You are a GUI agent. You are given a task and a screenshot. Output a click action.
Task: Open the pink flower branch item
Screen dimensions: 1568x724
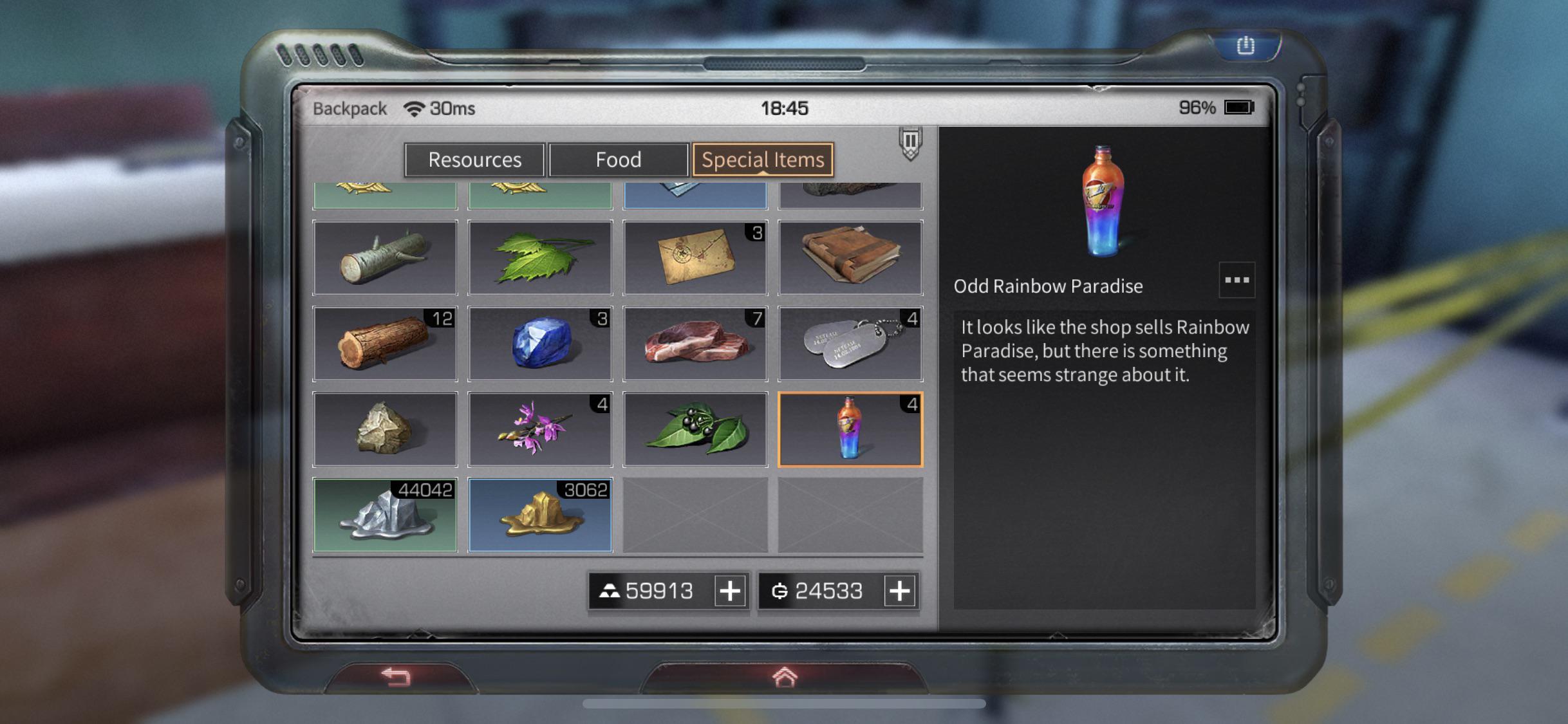point(541,428)
